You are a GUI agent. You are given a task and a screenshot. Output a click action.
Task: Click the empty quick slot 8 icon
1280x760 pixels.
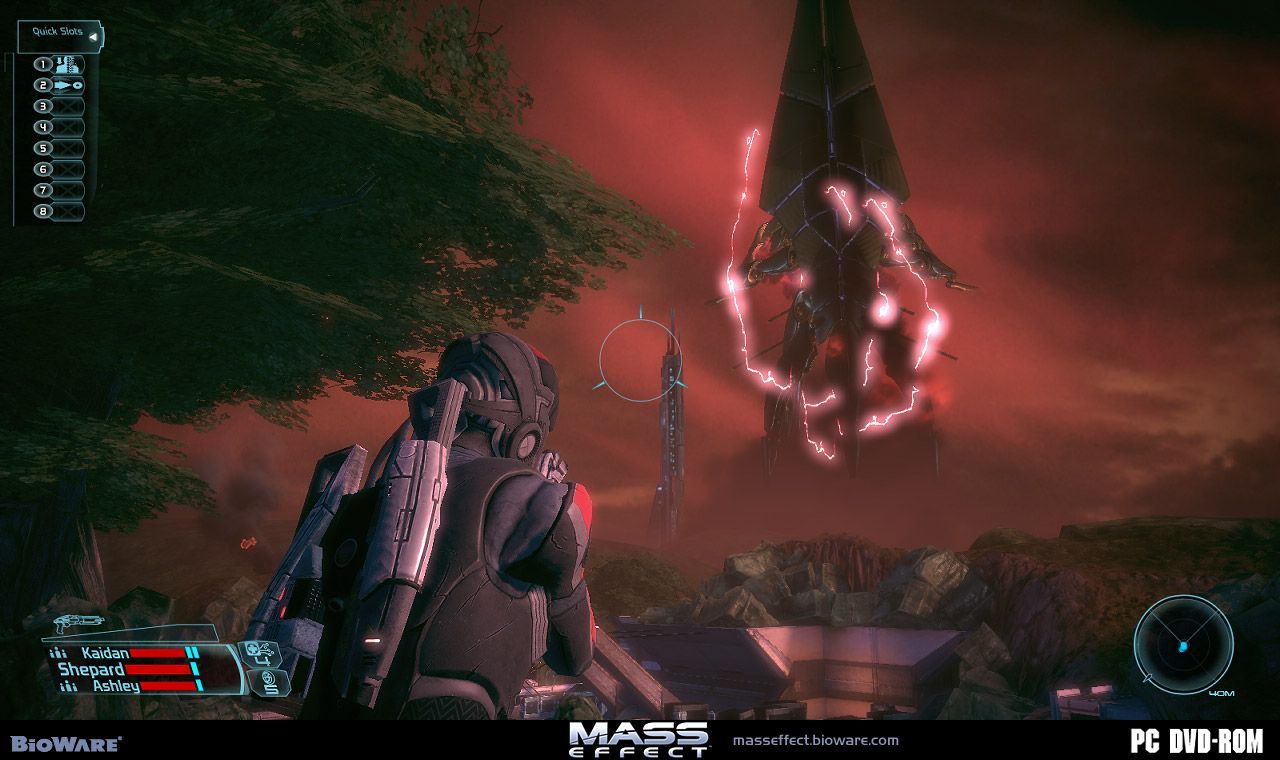click(66, 211)
